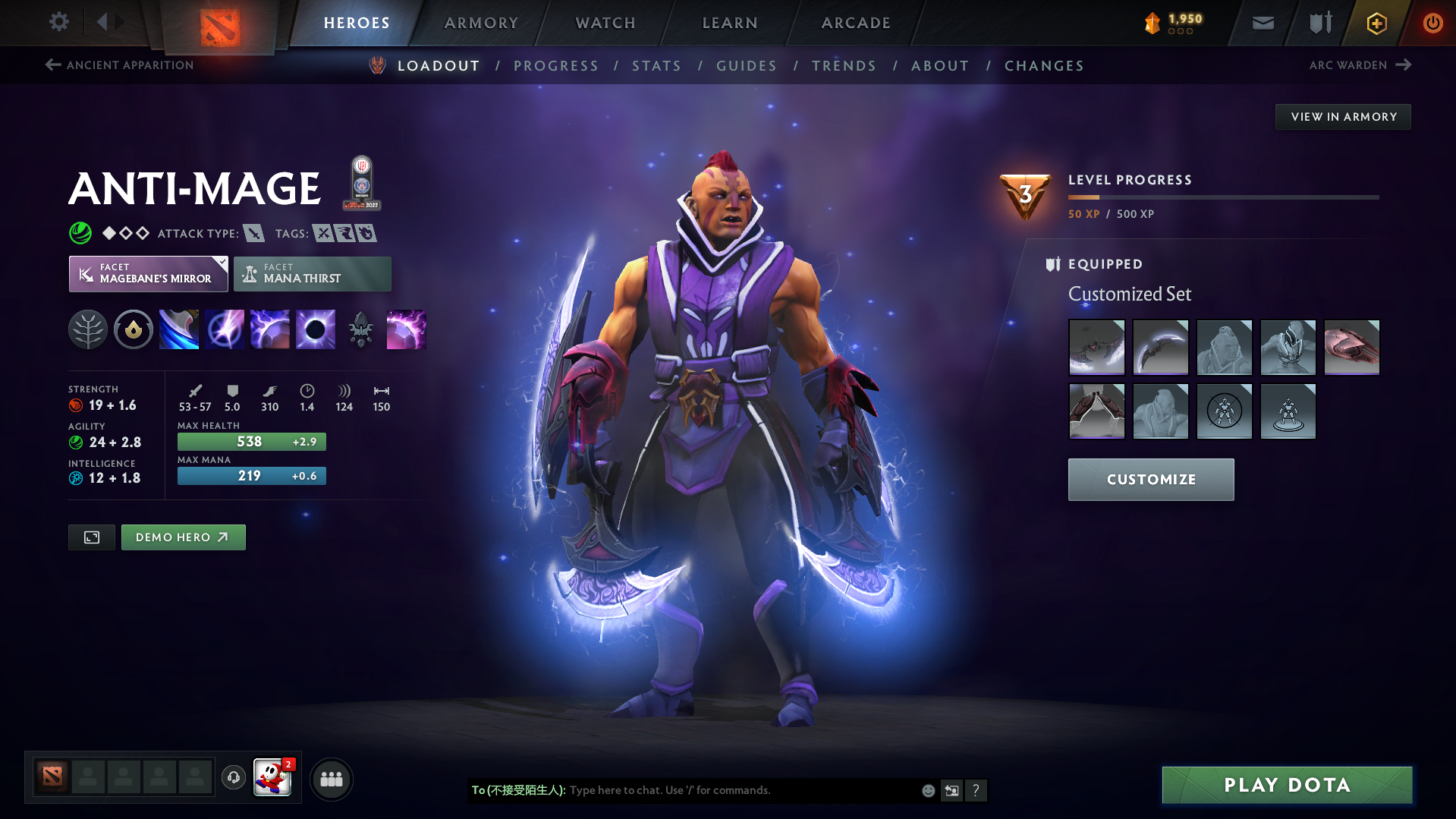Select the Aghanim's Scepter upgrade icon
The image size is (1456, 819).
click(x=360, y=329)
